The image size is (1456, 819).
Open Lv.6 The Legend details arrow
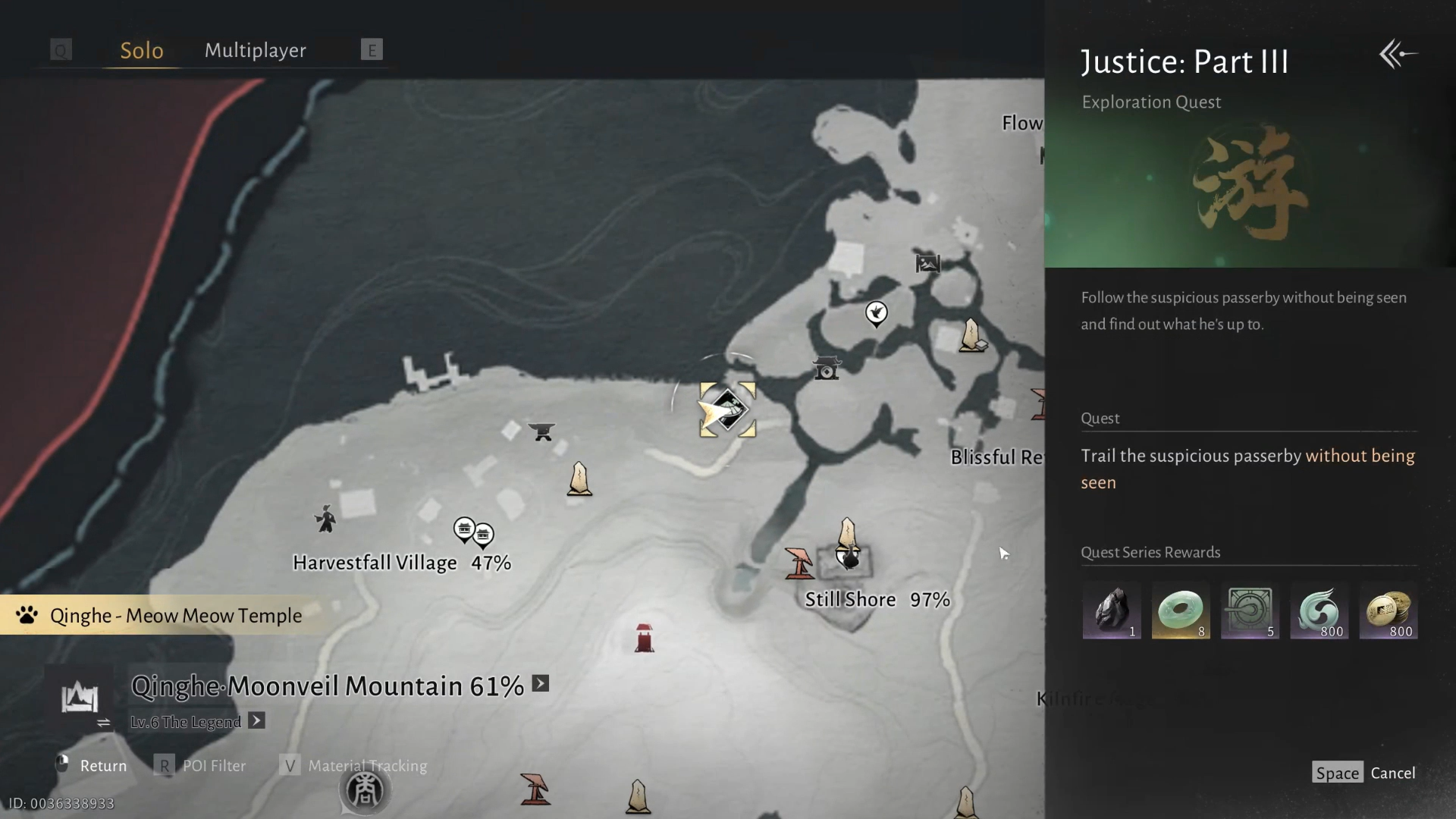coord(257,721)
